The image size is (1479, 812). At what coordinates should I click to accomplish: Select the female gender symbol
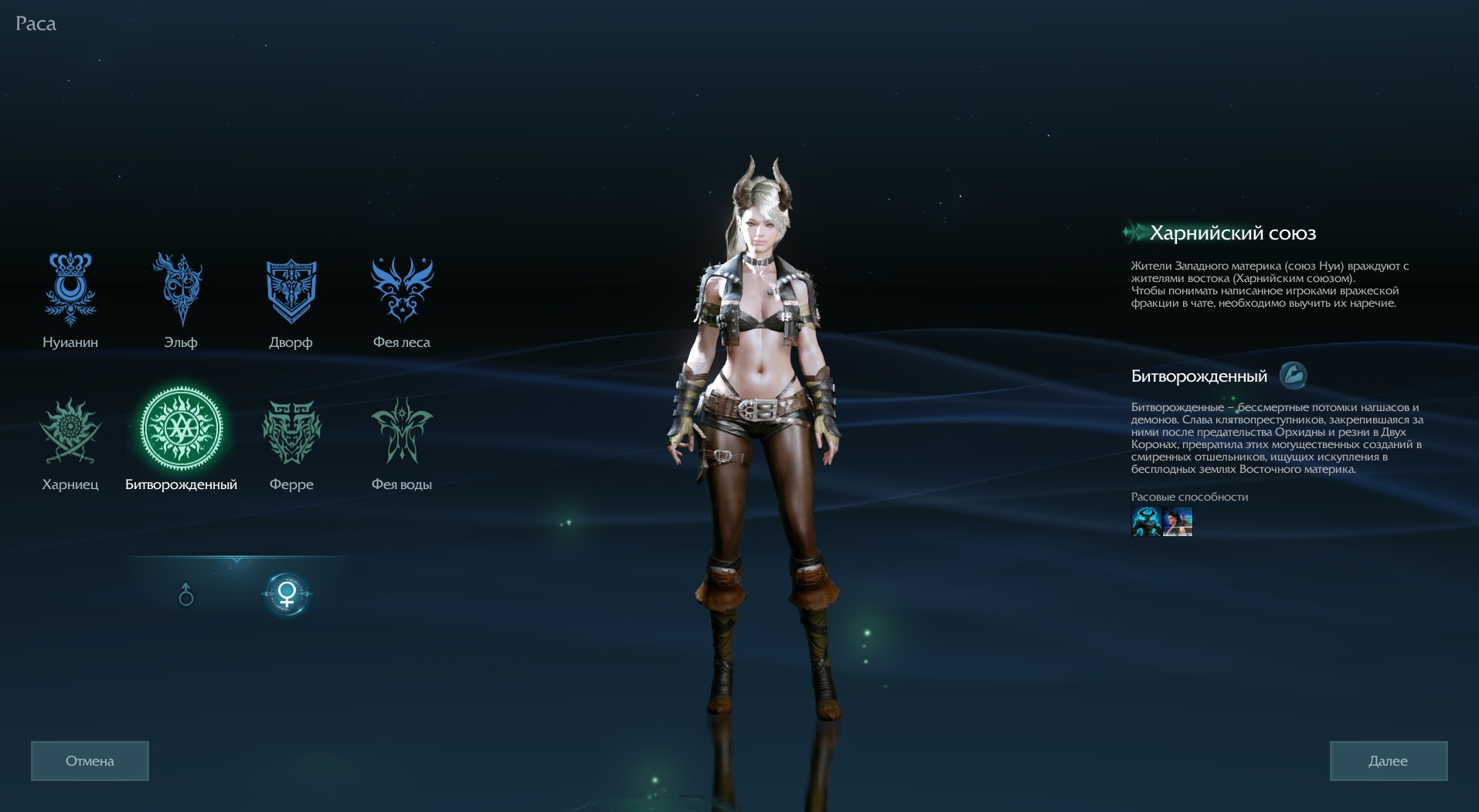(287, 594)
